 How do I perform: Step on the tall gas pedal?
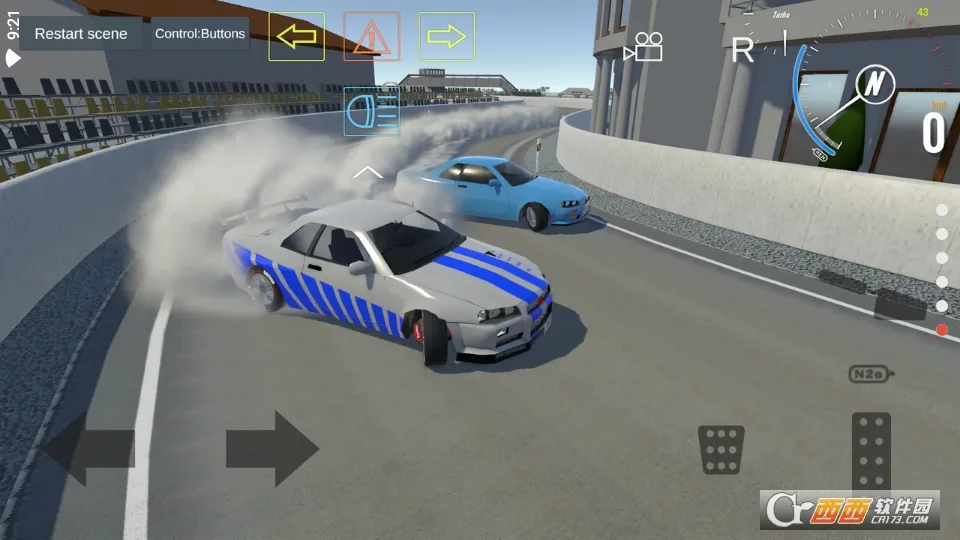(871, 452)
